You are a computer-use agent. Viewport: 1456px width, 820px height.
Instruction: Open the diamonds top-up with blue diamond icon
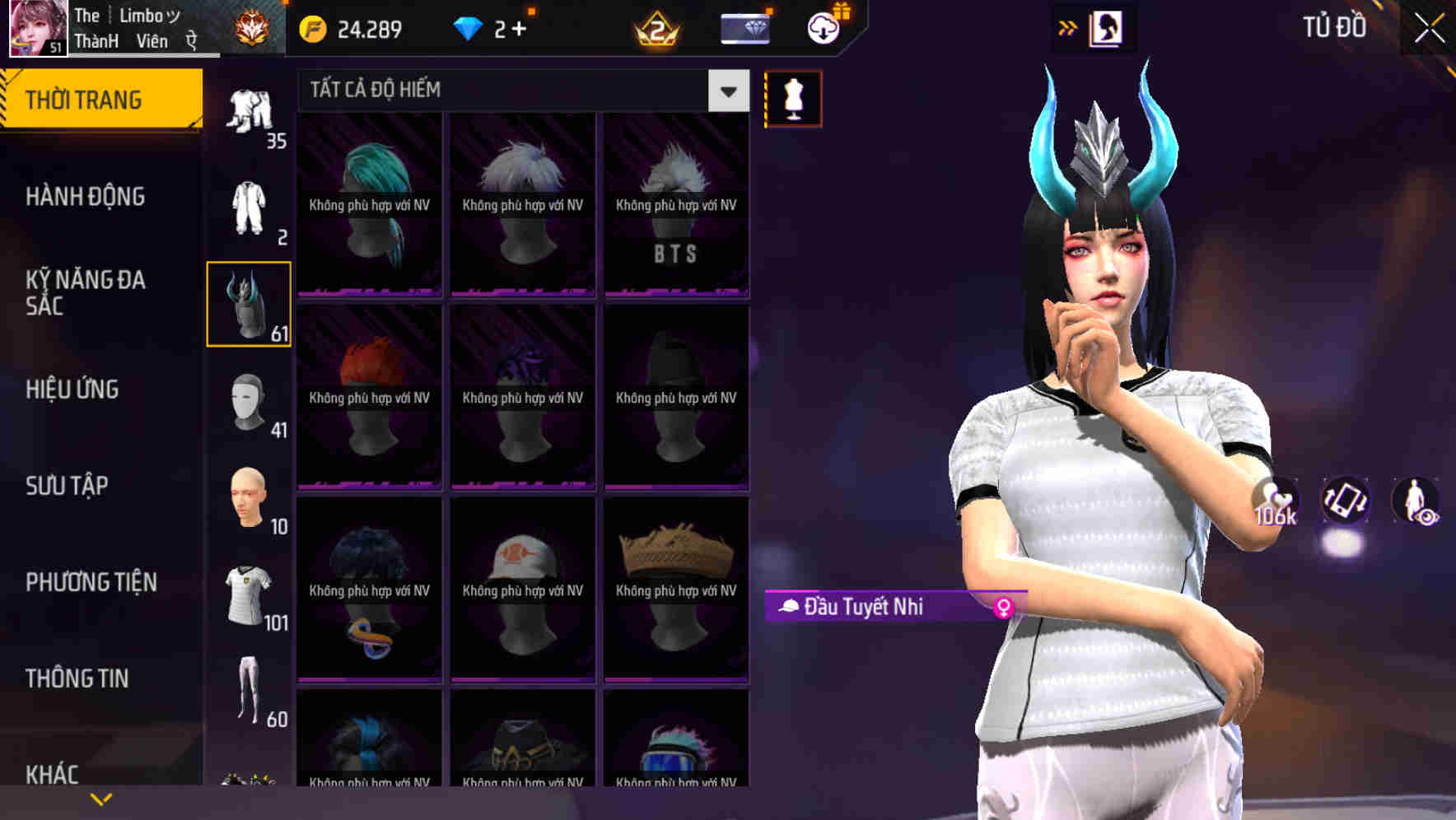tap(470, 28)
